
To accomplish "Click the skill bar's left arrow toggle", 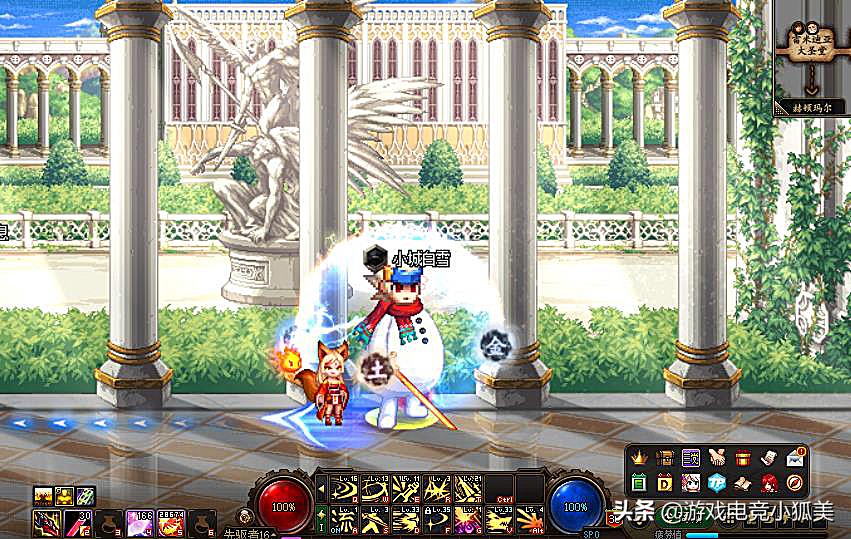I will coord(321,489).
